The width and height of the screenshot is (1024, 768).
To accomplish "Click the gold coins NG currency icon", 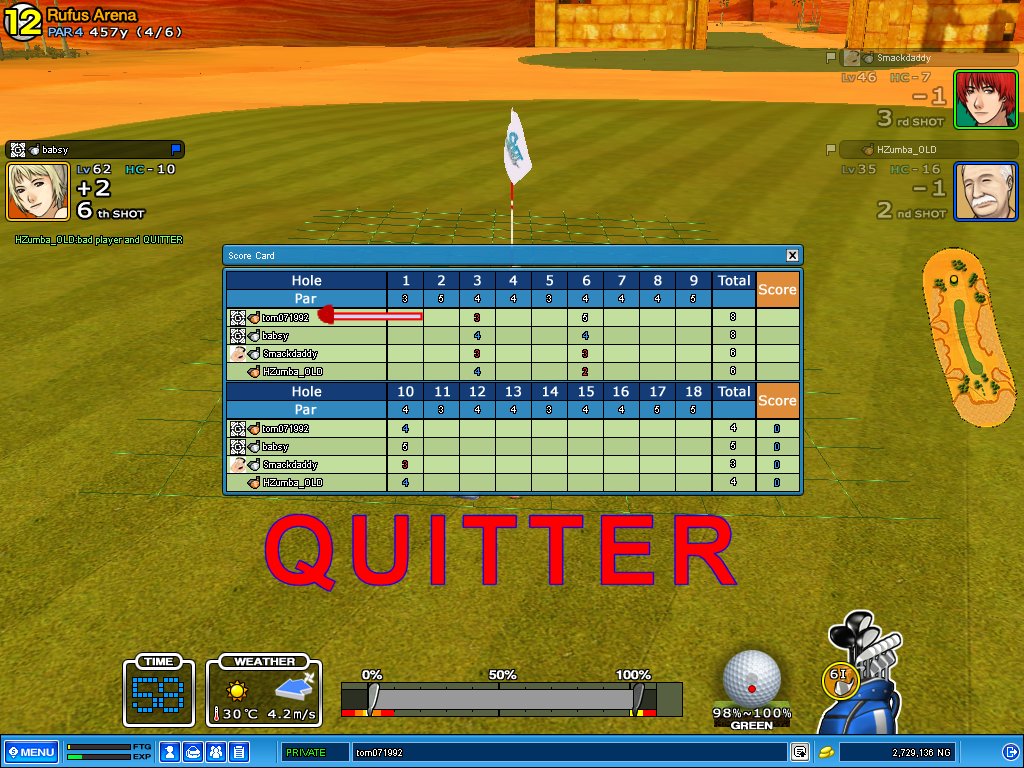I will 826,752.
